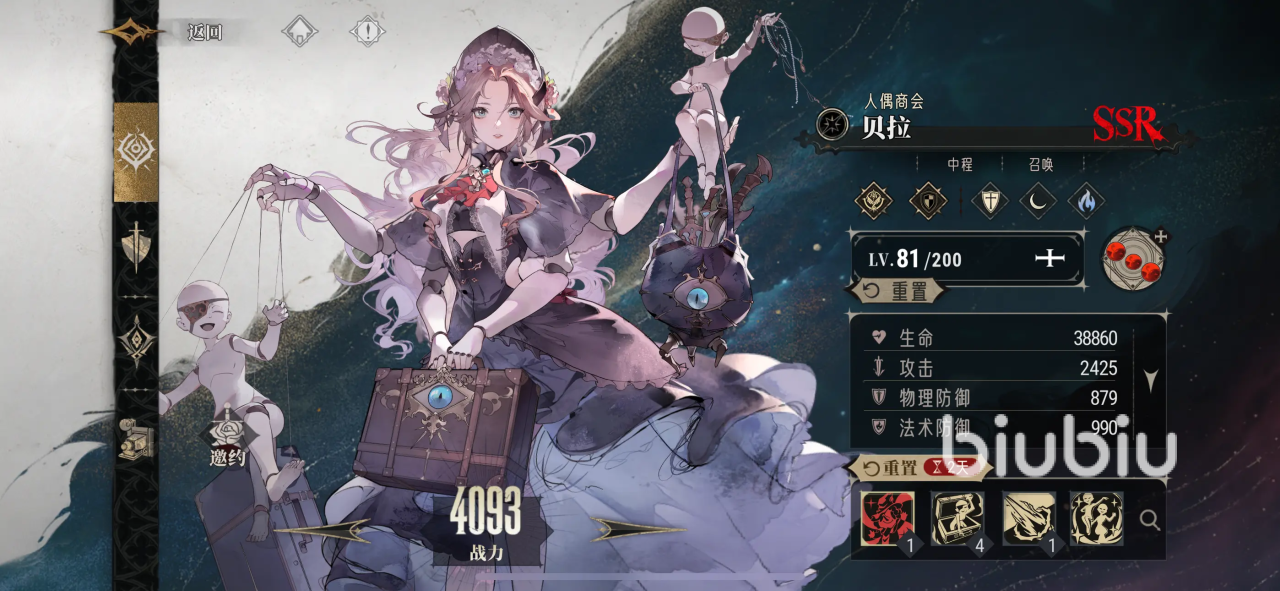This screenshot has height=591, width=1280.
Task: Expand the stats list with the down arrow
Action: tap(1151, 380)
